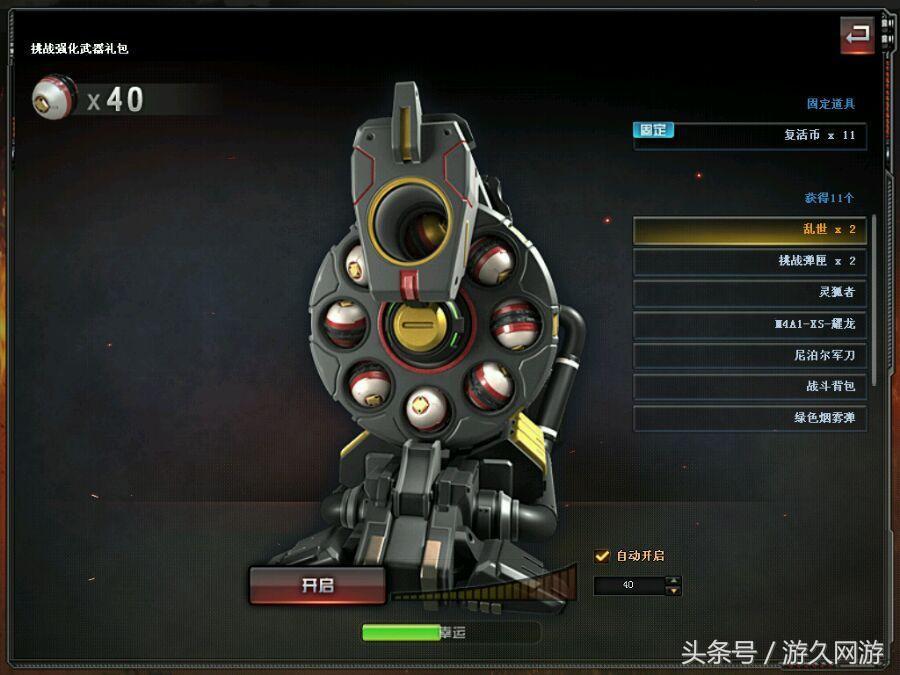Screen dimensions: 900x675
Task: Select the 挑战弹匣 x 2 reward row
Action: (x=749, y=261)
